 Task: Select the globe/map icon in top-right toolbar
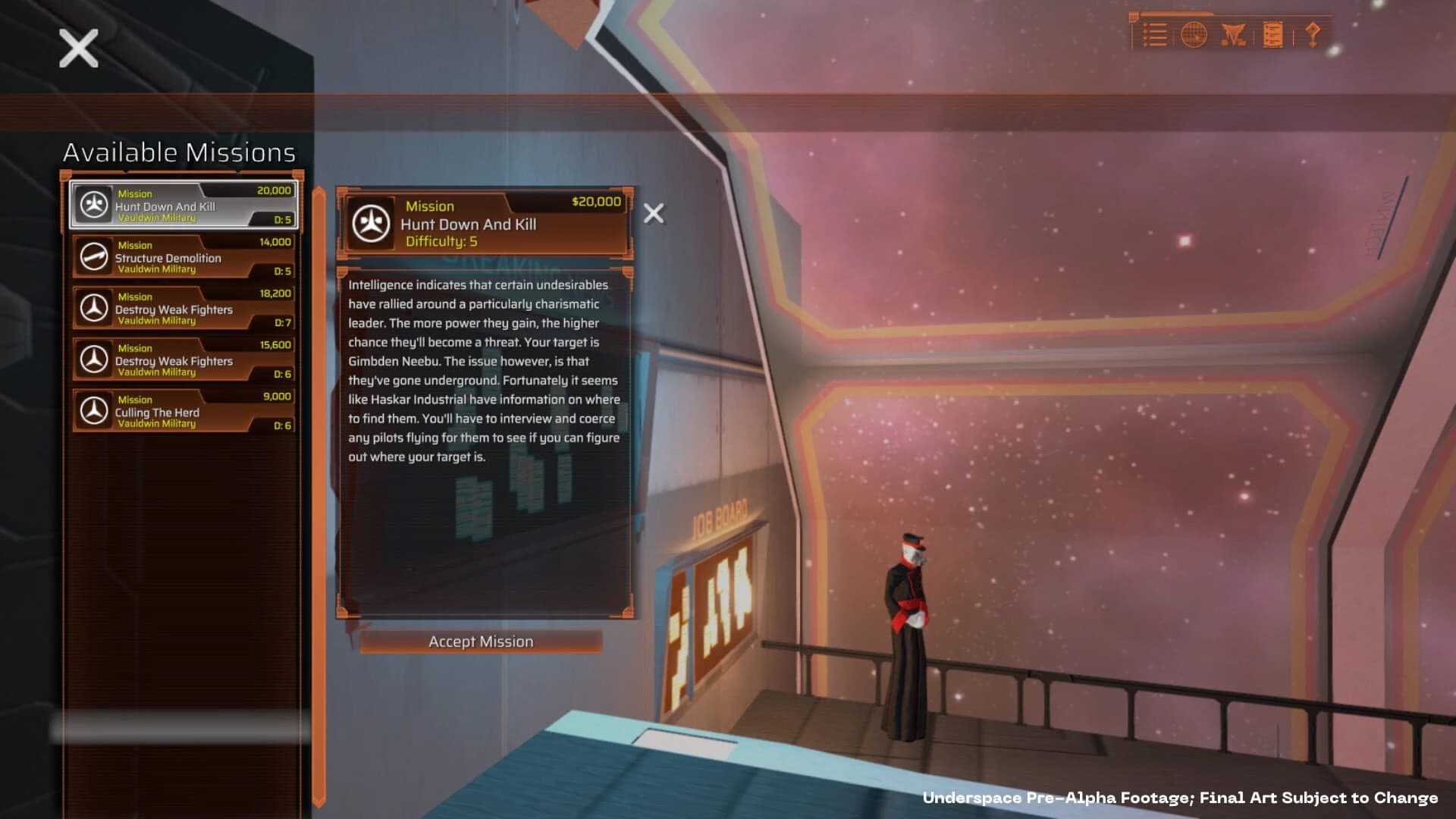(1193, 34)
